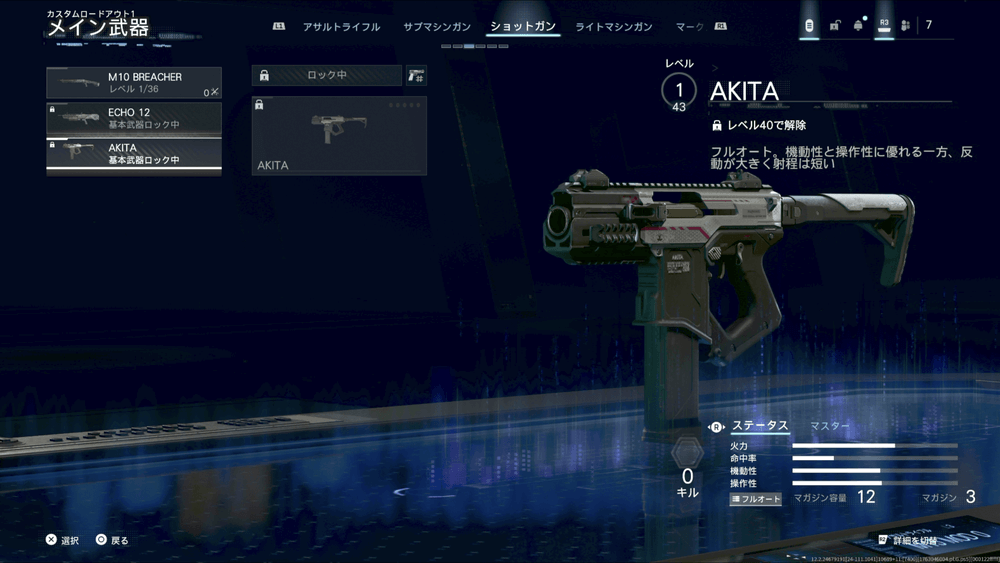Screen dimensions: 1000x563
Task: Open the gun blueprint icon button
Action: (x=416, y=75)
